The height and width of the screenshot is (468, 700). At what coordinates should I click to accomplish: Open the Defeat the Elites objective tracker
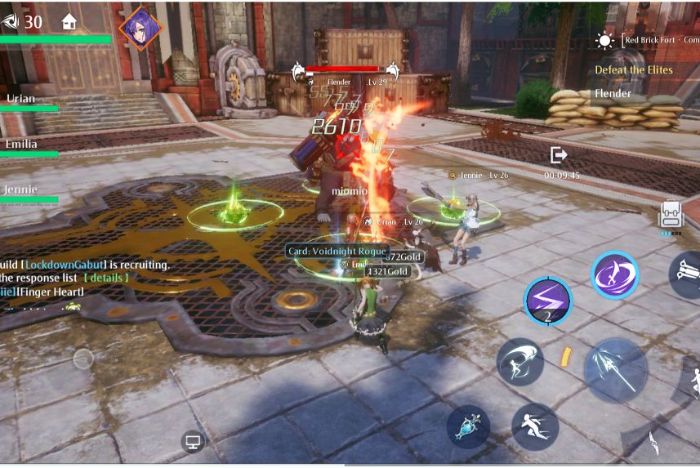[x=633, y=70]
